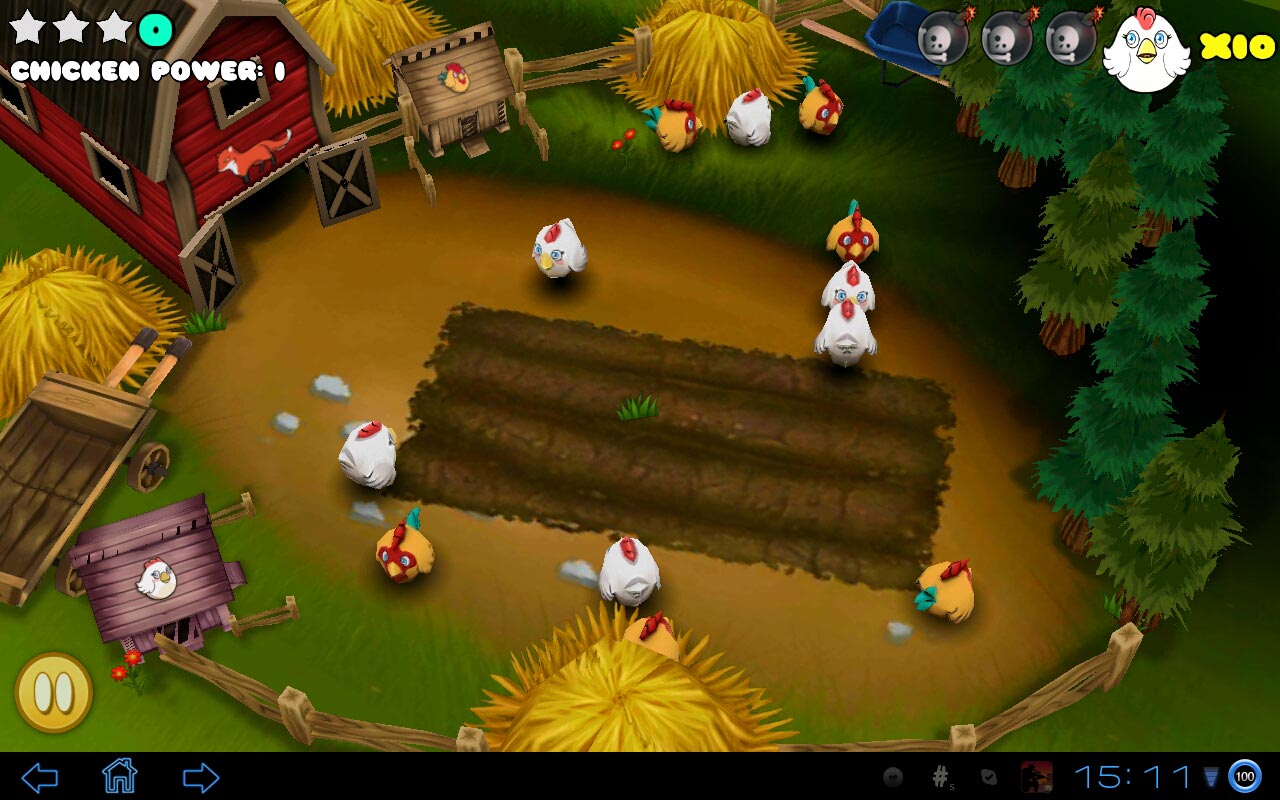Viewport: 1280px width, 800px height.
Task: Tap the Android home icon
Action: (x=119, y=776)
